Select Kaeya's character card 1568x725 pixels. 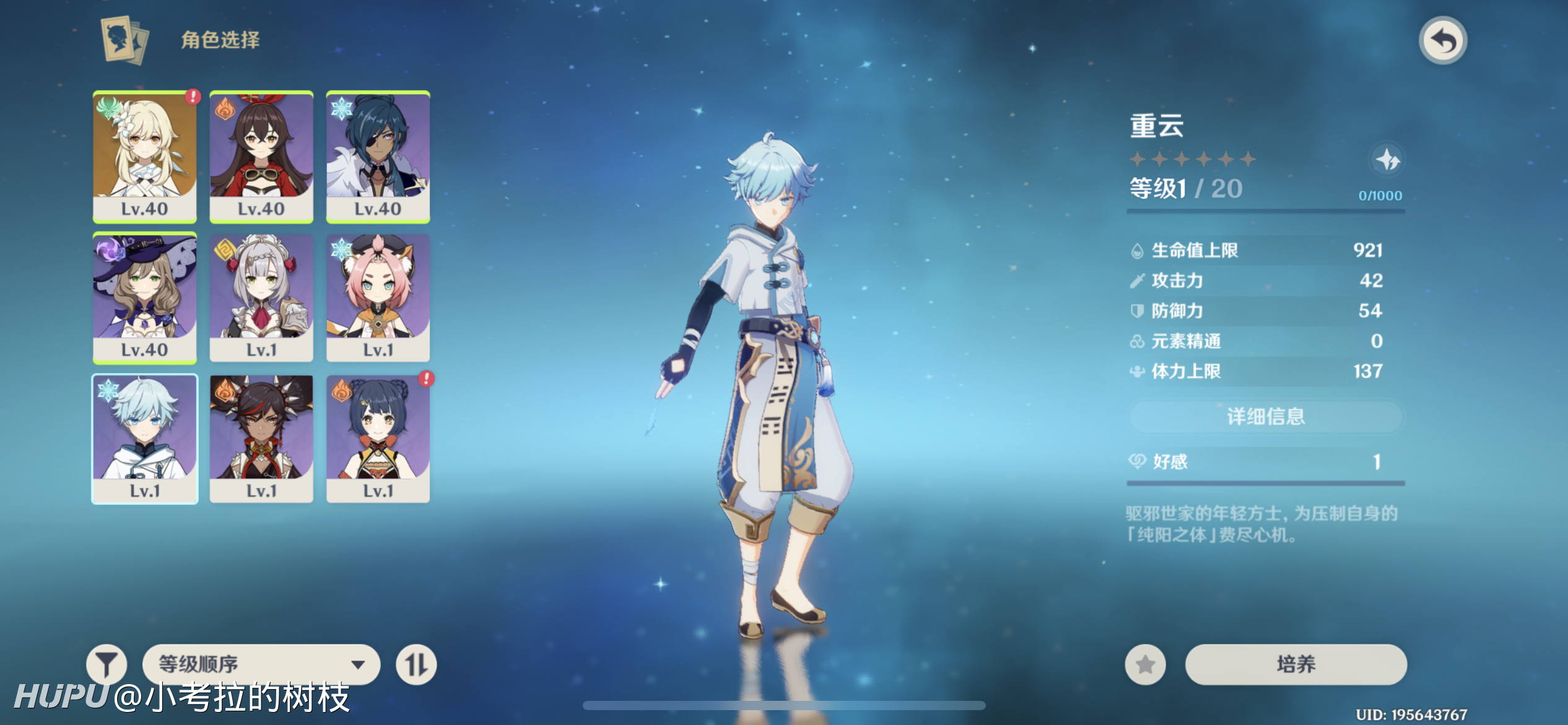378,156
